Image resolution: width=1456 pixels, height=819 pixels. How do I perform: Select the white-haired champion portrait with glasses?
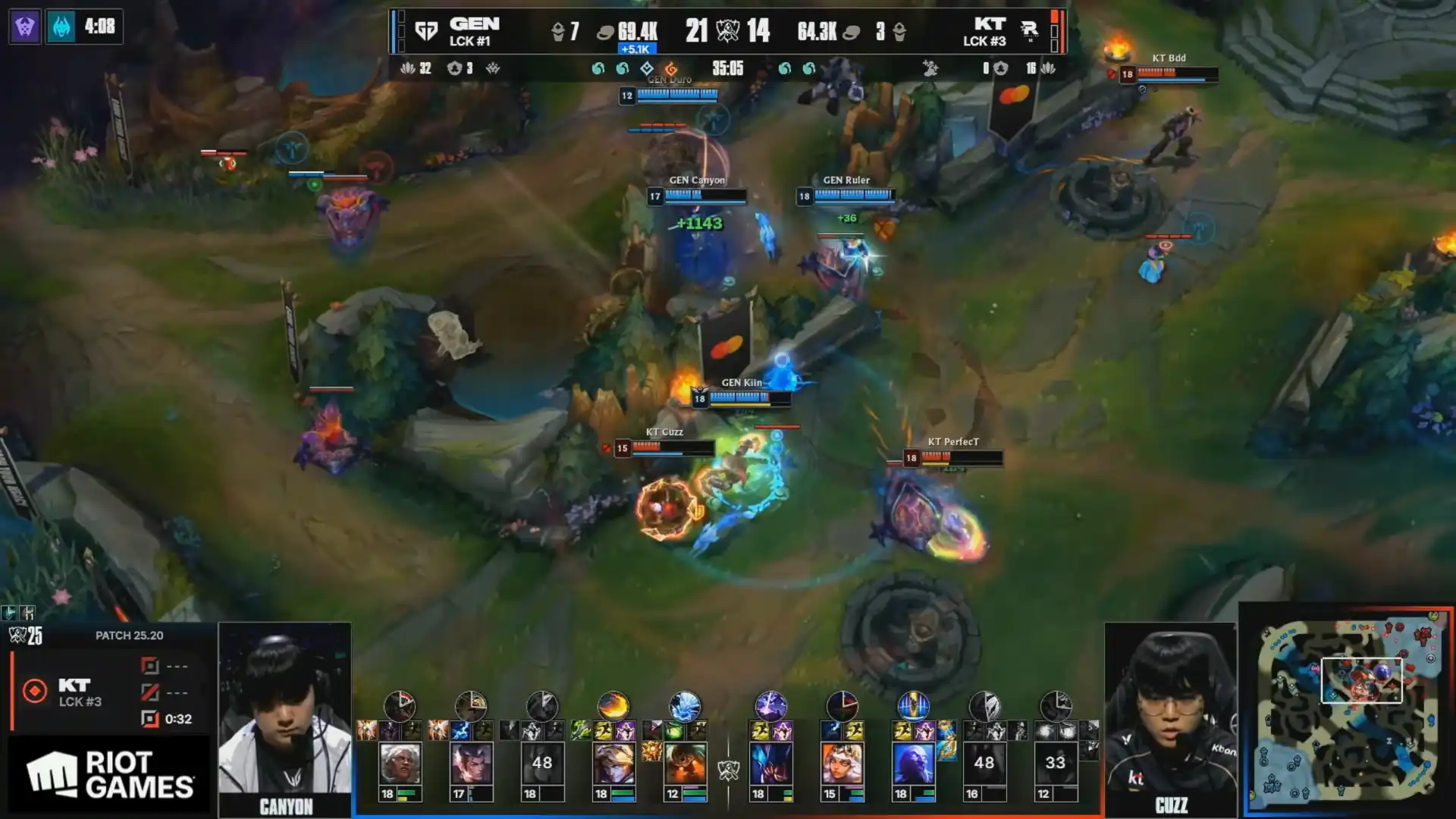point(400,763)
